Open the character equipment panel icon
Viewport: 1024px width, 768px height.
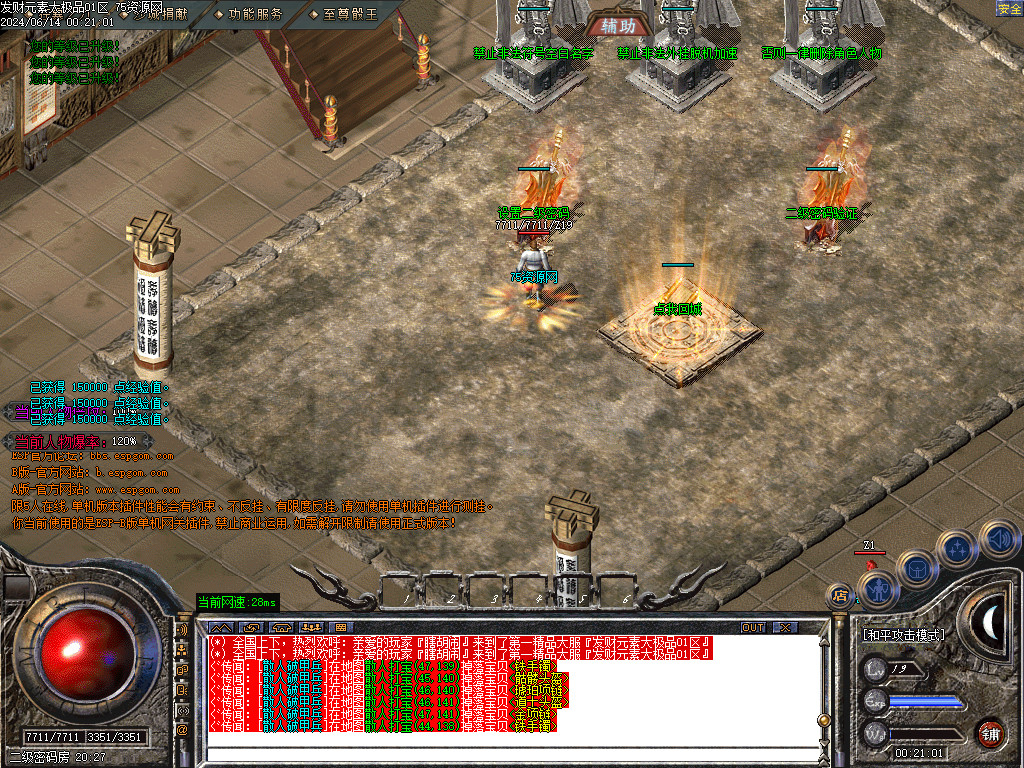(878, 590)
